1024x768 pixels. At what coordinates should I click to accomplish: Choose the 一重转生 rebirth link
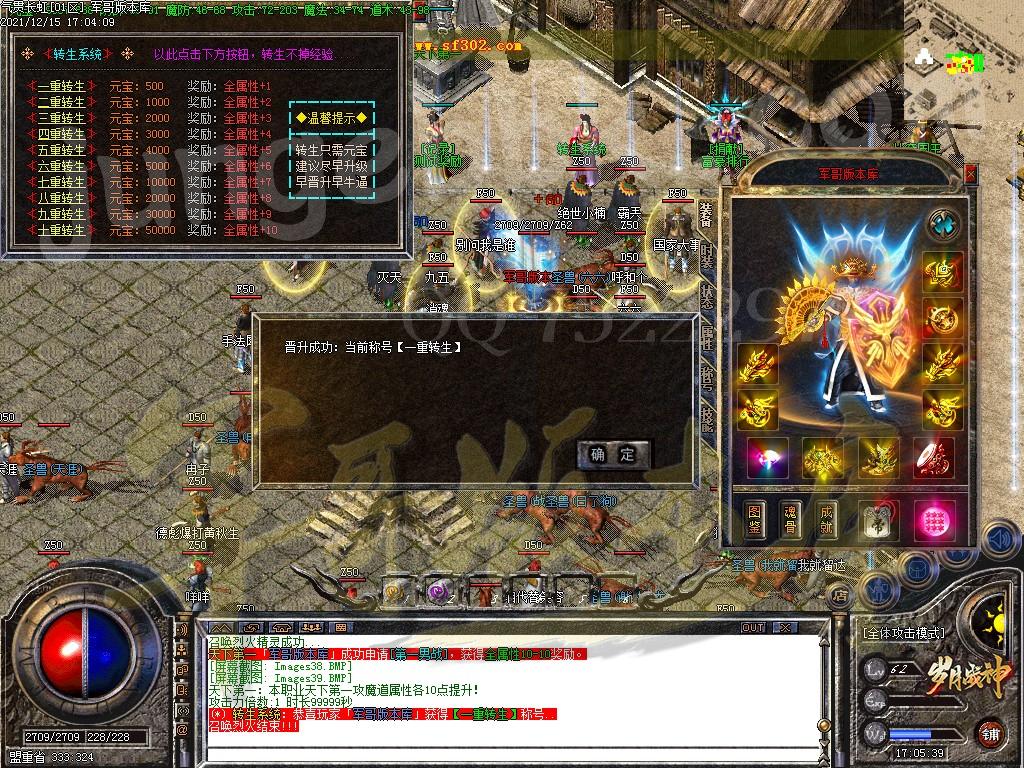point(61,87)
